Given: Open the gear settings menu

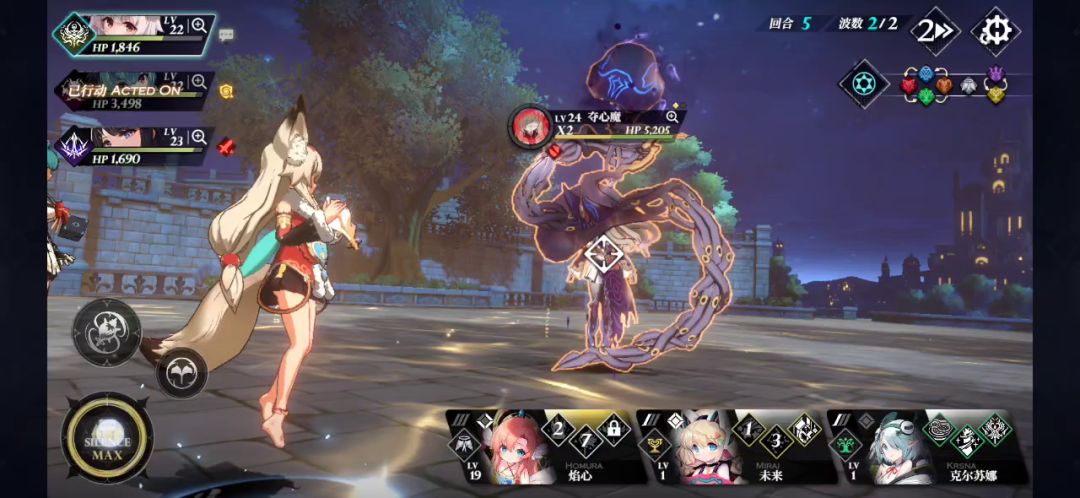Looking at the screenshot, I should click(x=995, y=31).
